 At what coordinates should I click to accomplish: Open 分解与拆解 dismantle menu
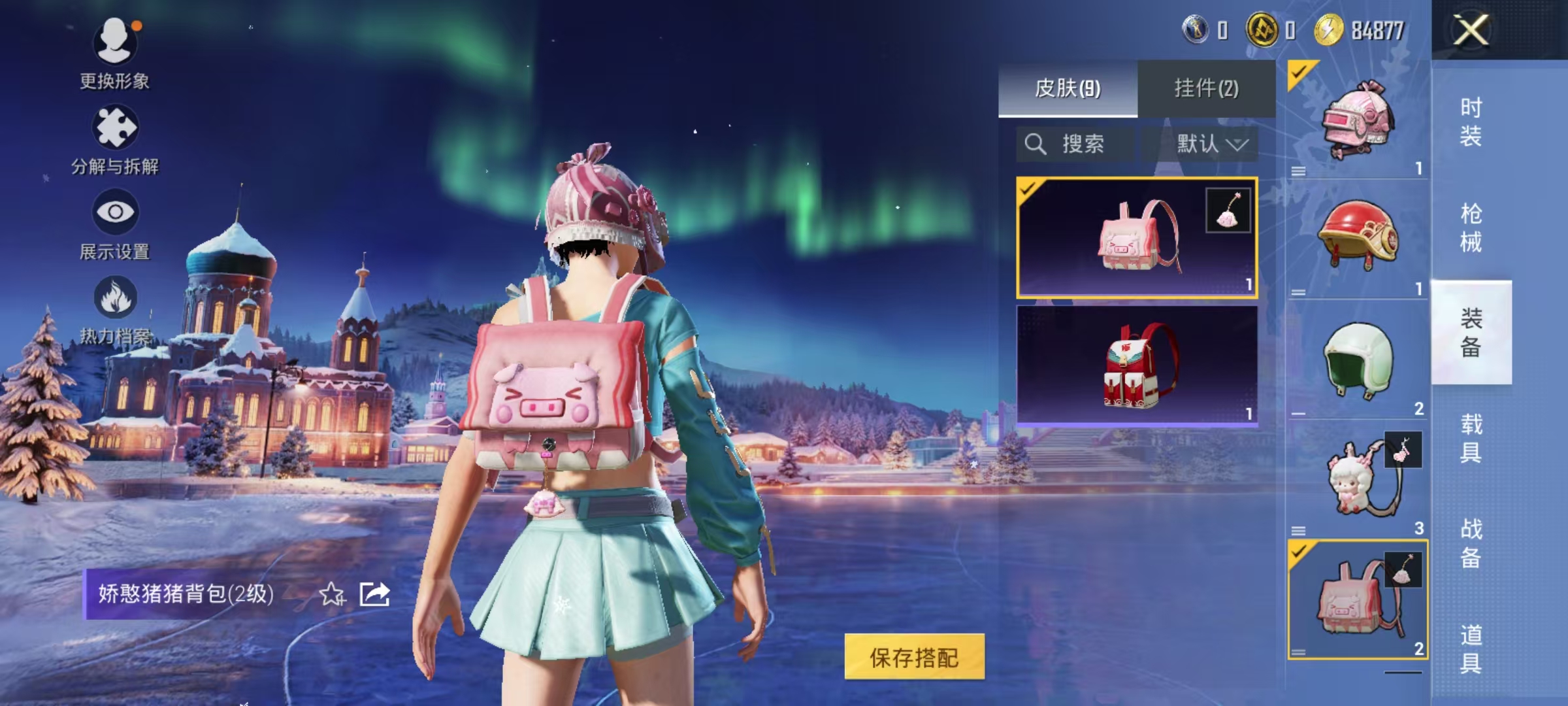pyautogui.click(x=115, y=139)
